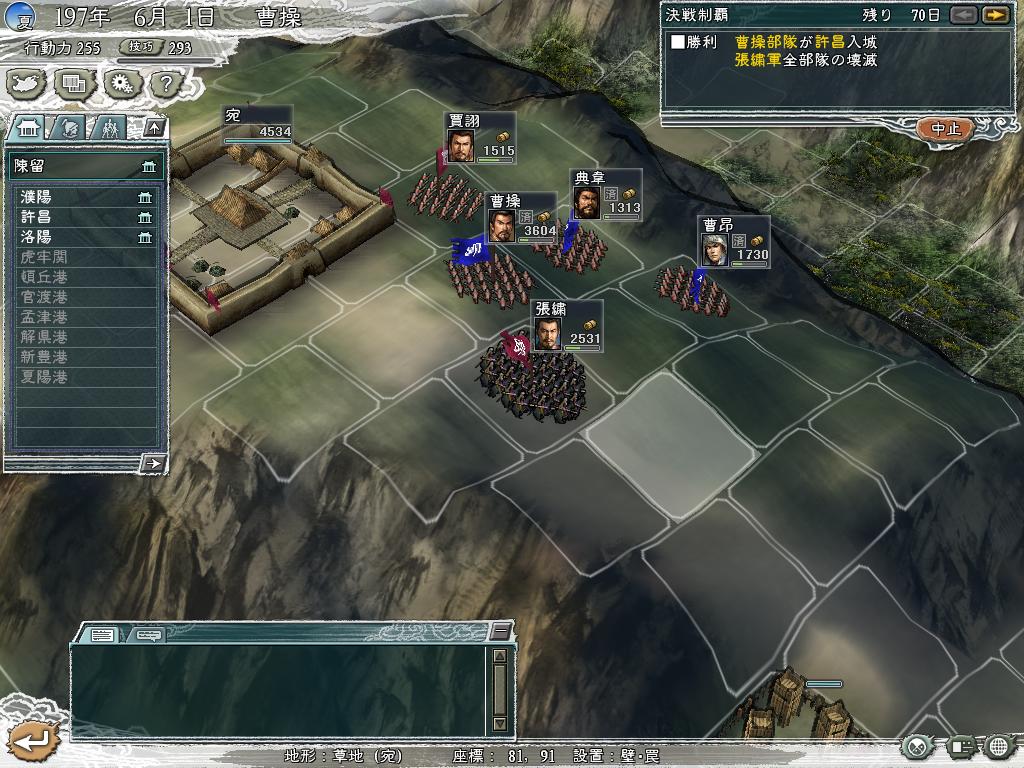1024x768 pixels.
Task: Collapse the list panel with the up arrow
Action: coord(153,127)
